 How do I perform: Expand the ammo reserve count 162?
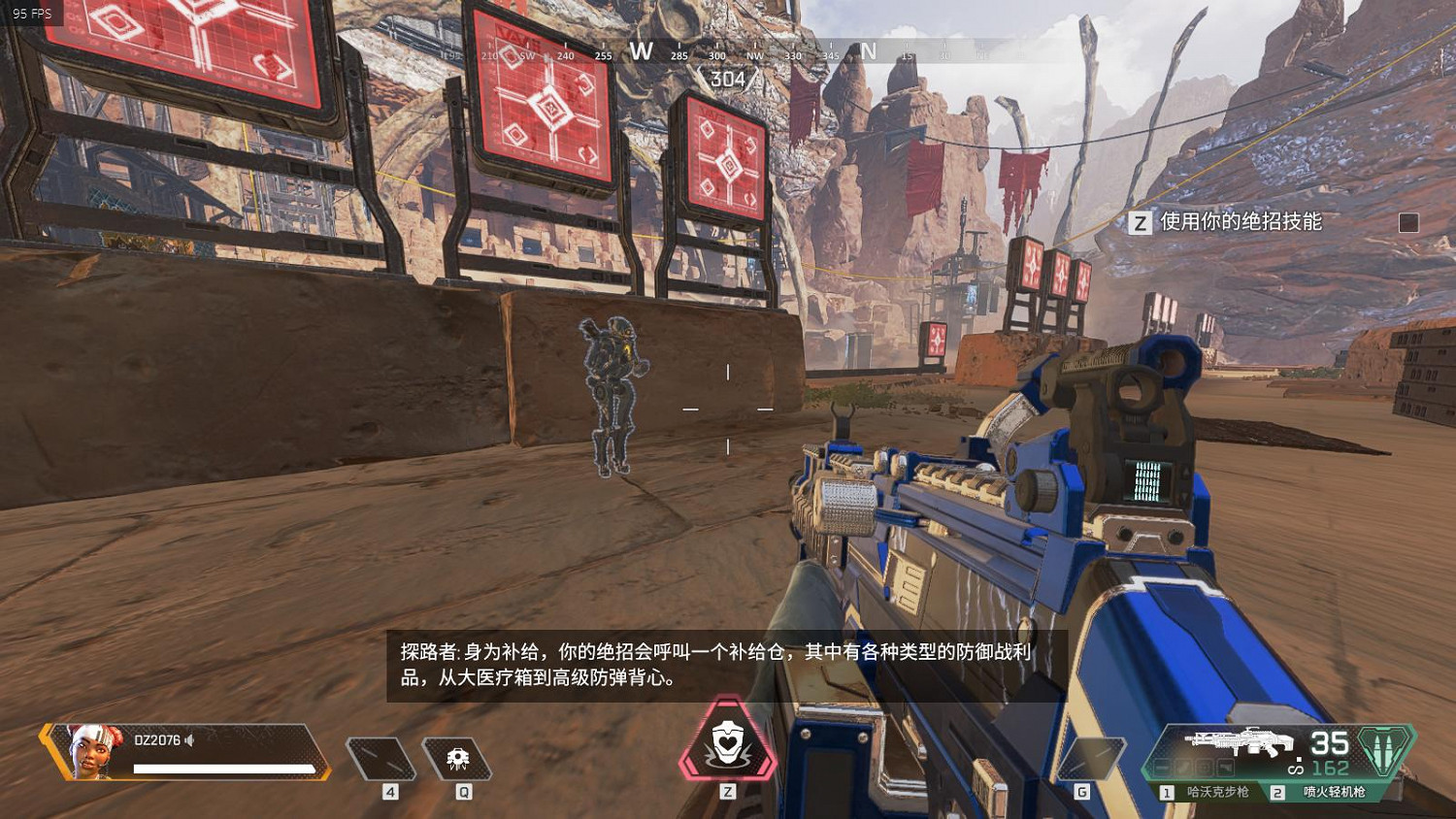click(x=1330, y=767)
